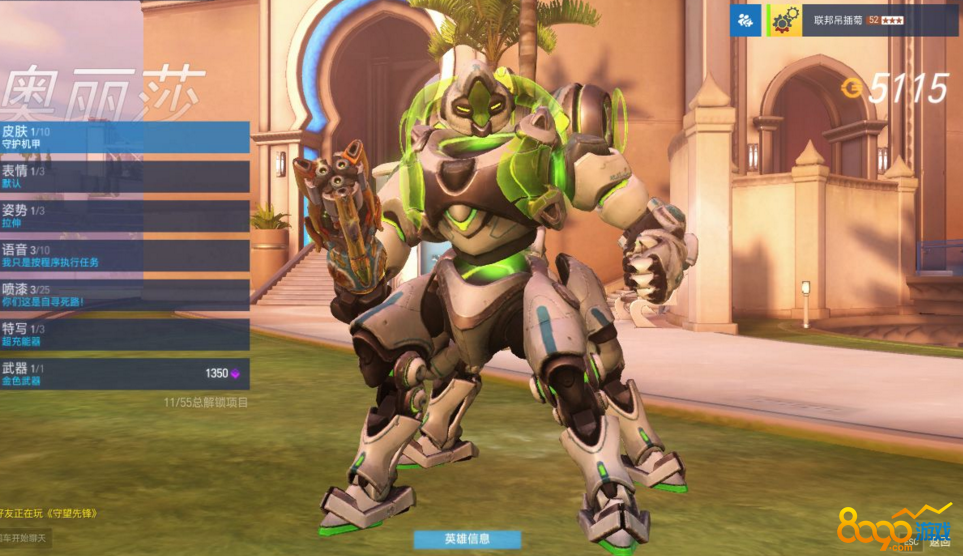This screenshot has width=963, height=556.
Task: Select the 特写 highlight intros category
Action: click(x=124, y=334)
